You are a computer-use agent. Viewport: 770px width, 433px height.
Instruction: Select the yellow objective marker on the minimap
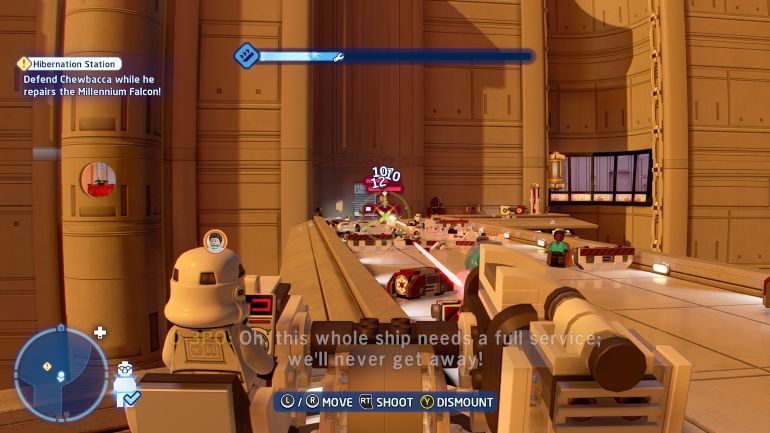pyautogui.click(x=47, y=367)
